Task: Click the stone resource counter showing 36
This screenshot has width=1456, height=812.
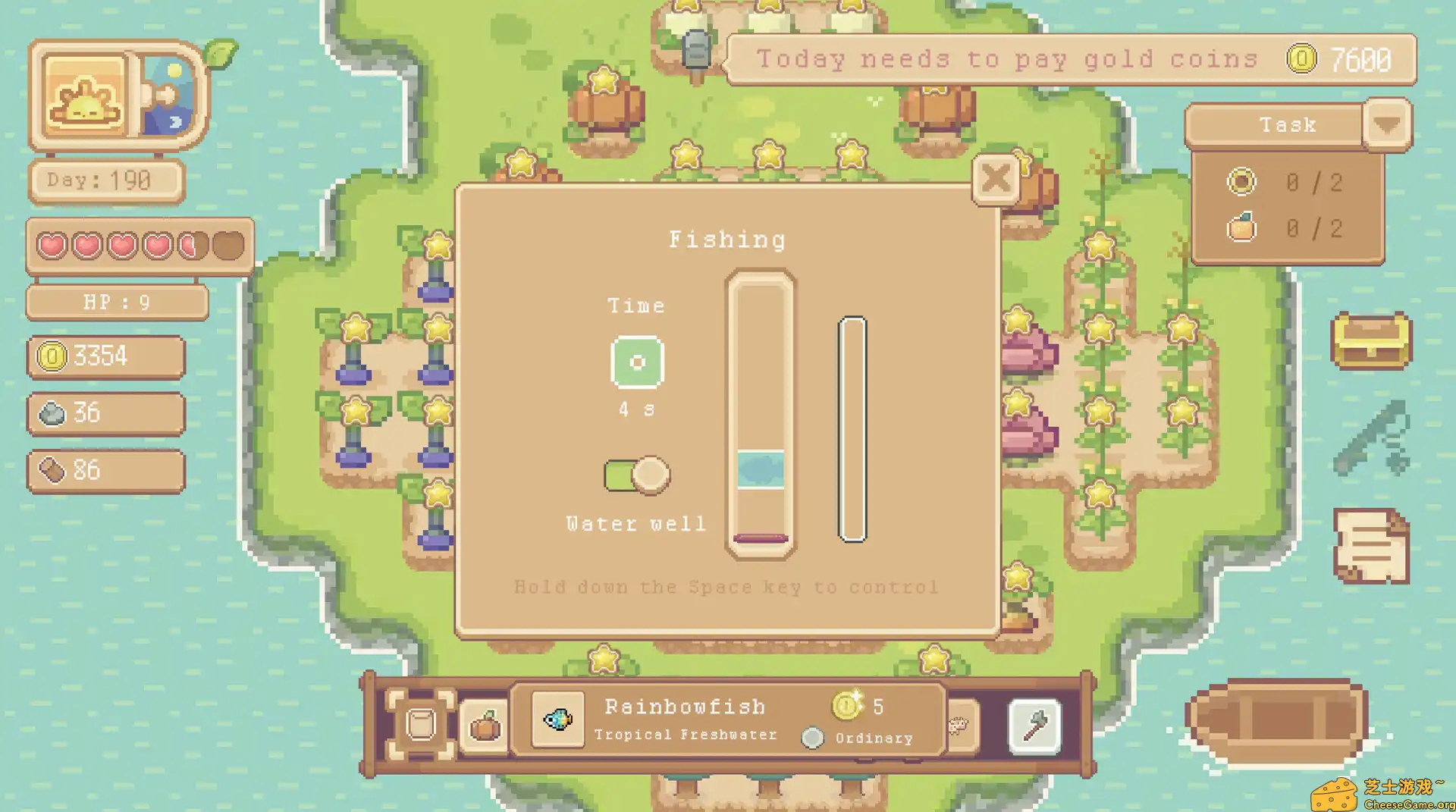Action: tap(105, 414)
